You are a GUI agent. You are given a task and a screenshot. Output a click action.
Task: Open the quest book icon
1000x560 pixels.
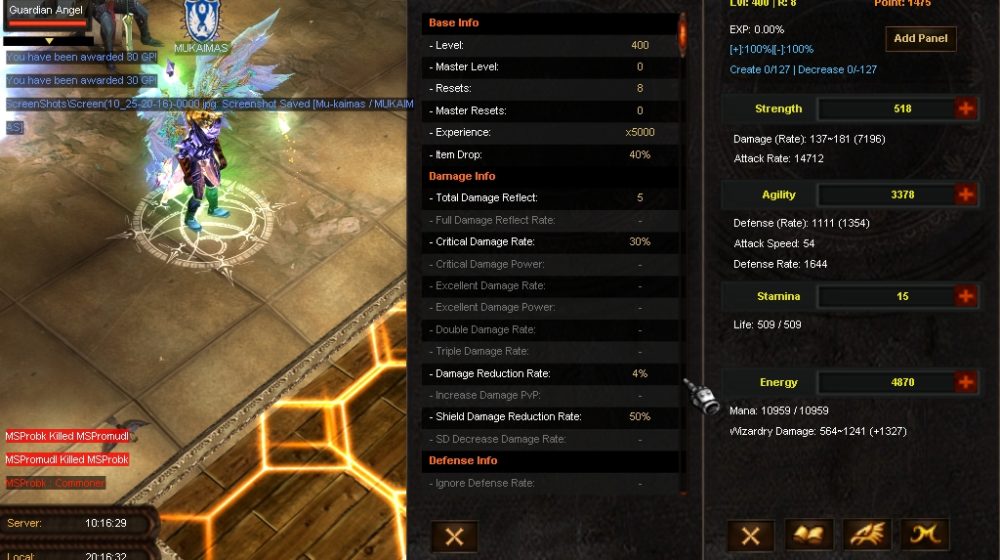click(809, 535)
